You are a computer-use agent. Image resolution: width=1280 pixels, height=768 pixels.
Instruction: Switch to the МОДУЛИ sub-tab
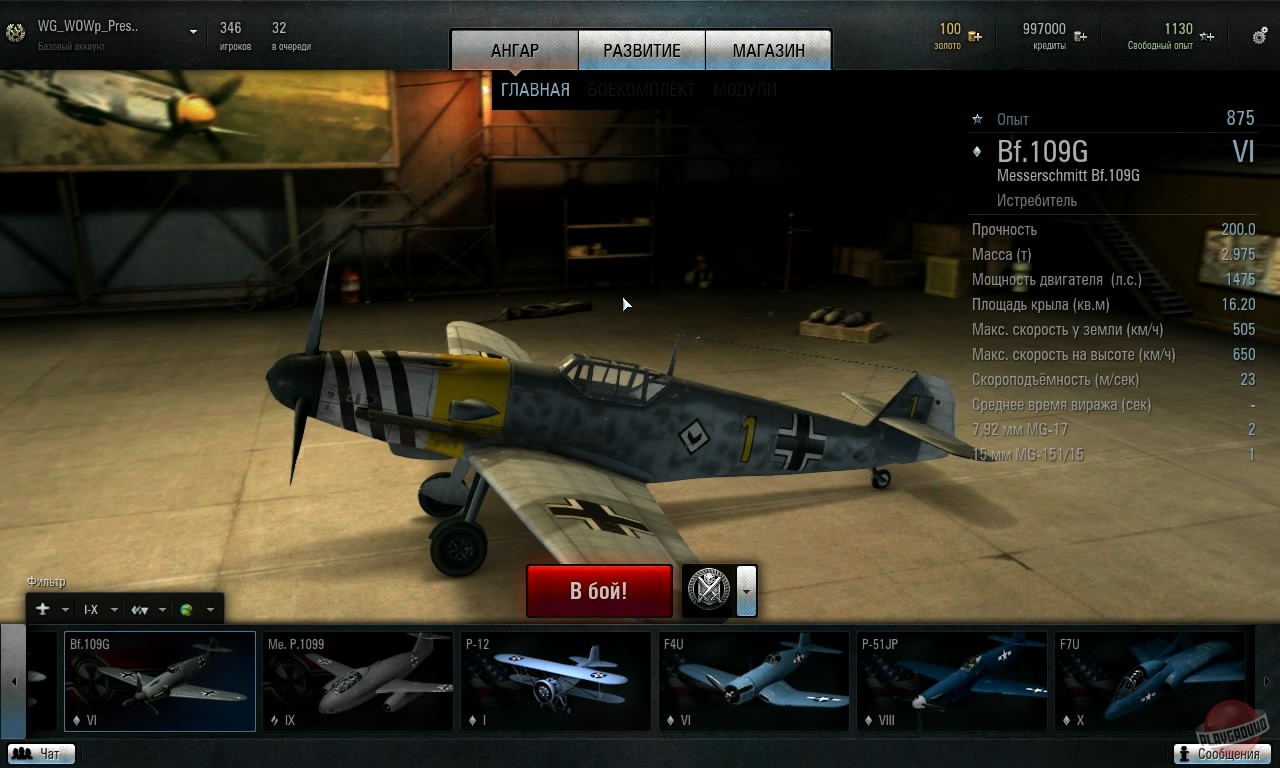pyautogui.click(x=745, y=90)
